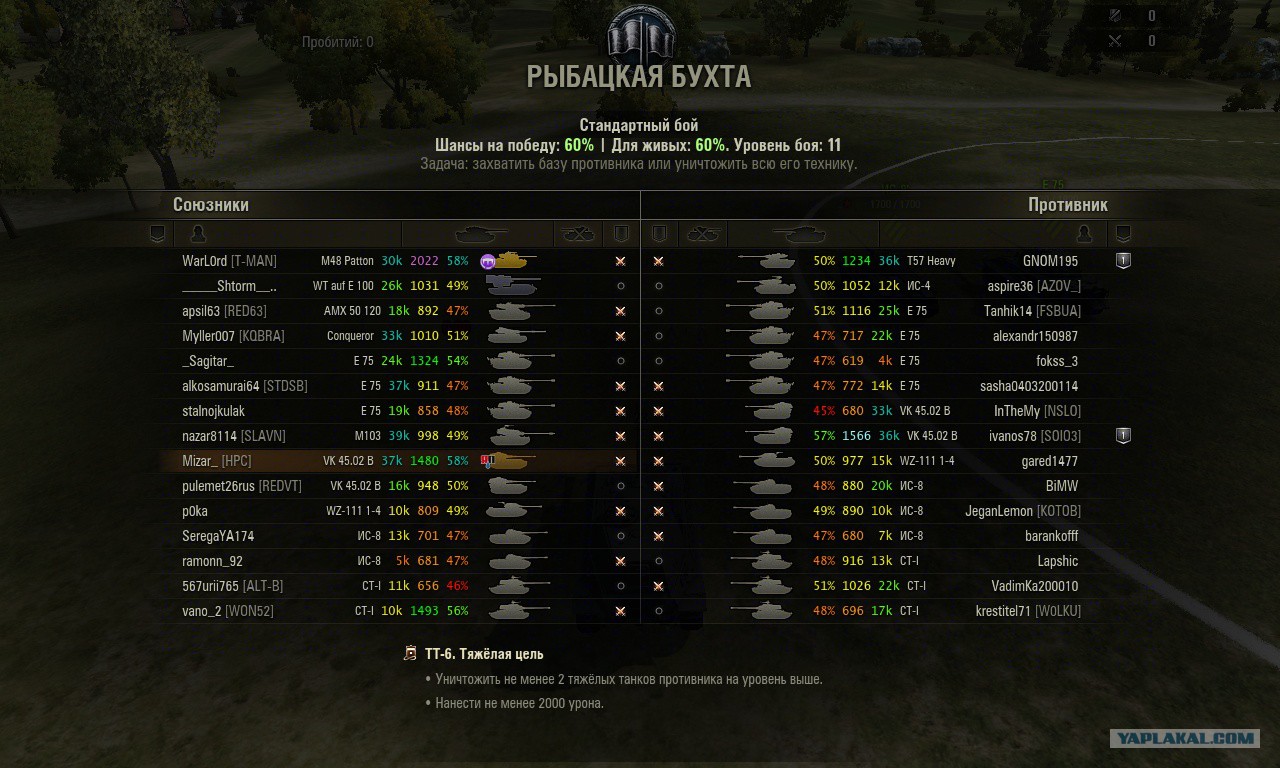Click the allies player-name column header icon
This screenshot has height=768, width=1280.
tap(198, 234)
